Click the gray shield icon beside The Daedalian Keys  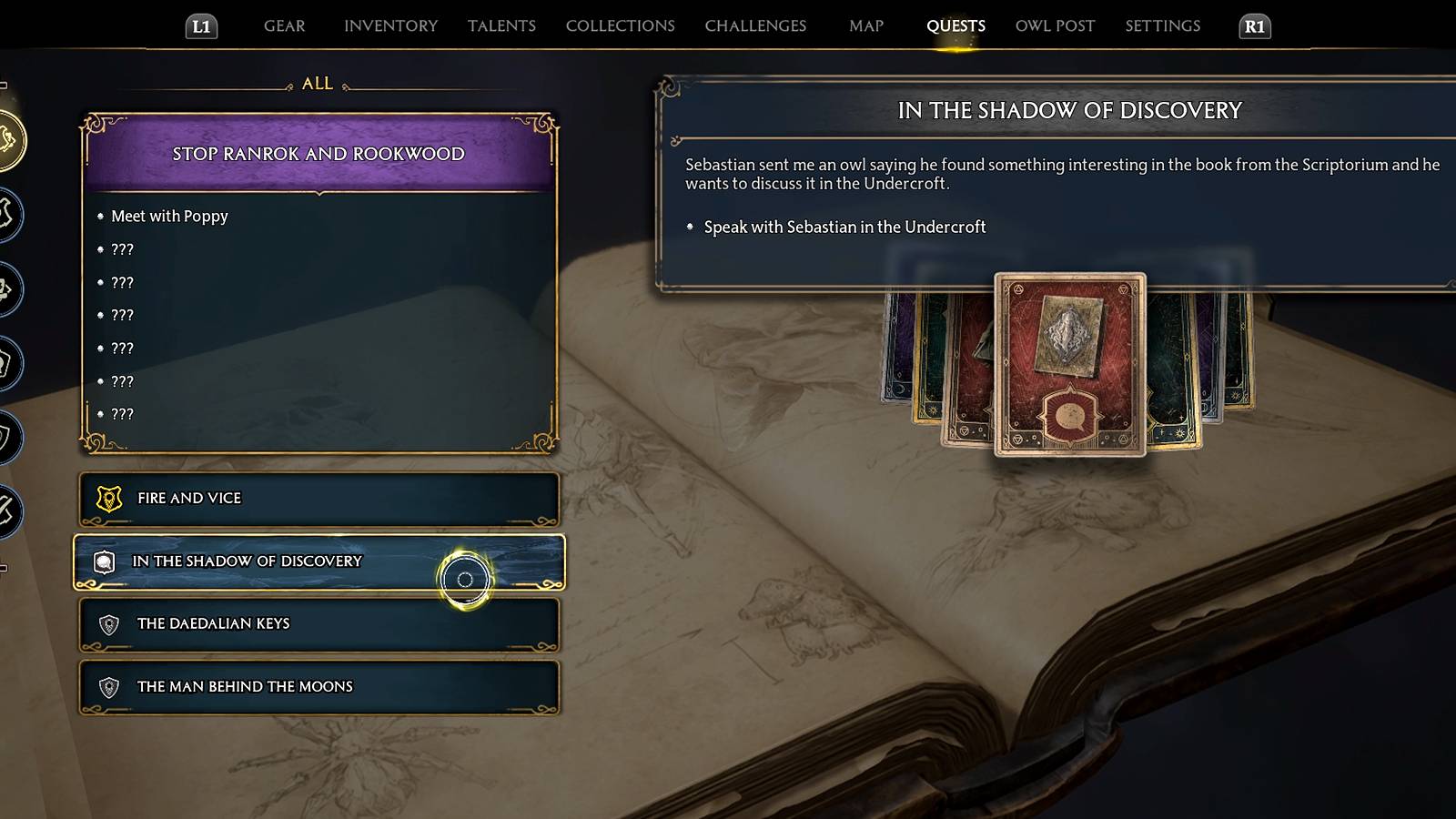[x=109, y=624]
